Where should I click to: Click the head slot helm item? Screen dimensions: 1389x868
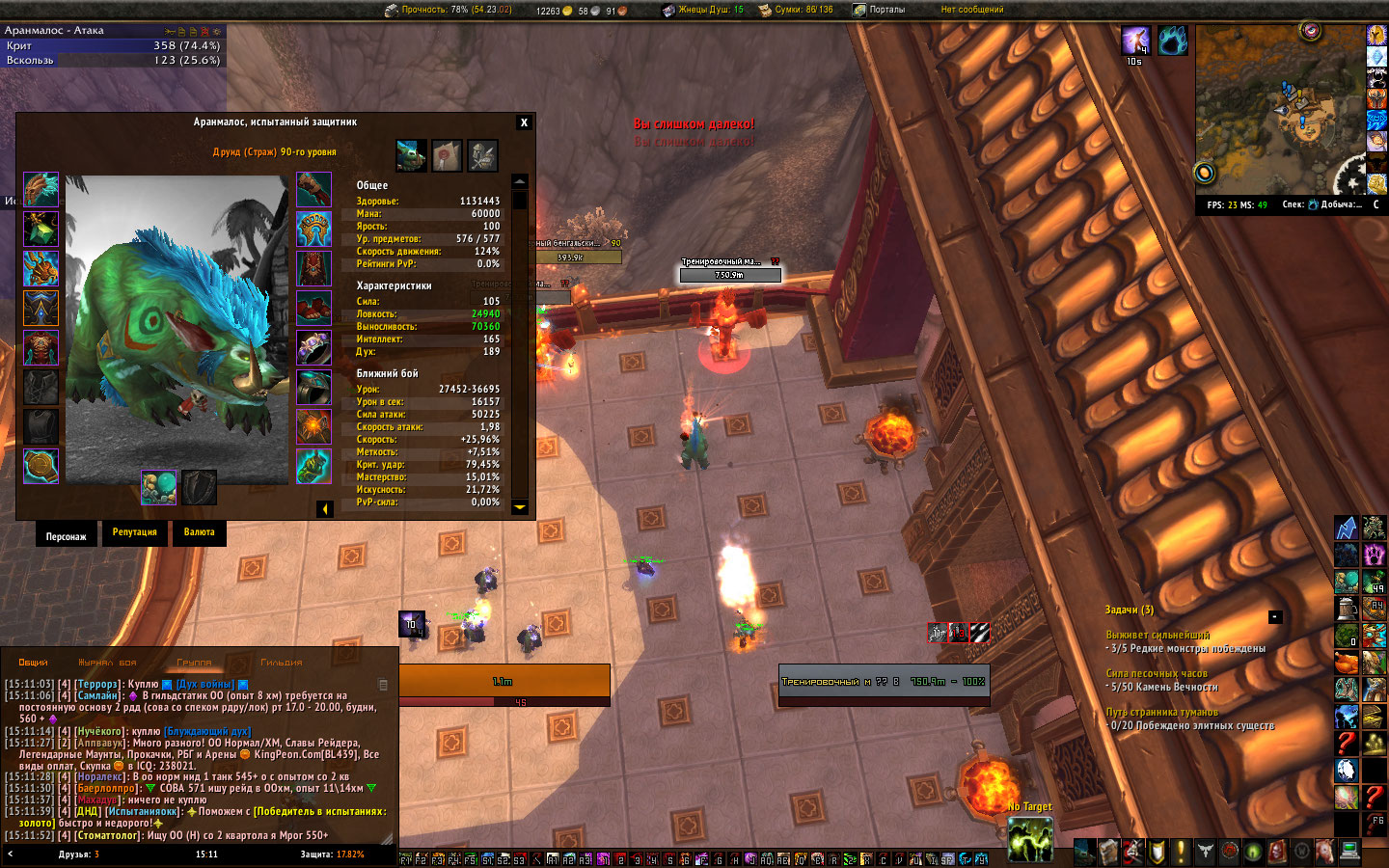click(x=41, y=190)
